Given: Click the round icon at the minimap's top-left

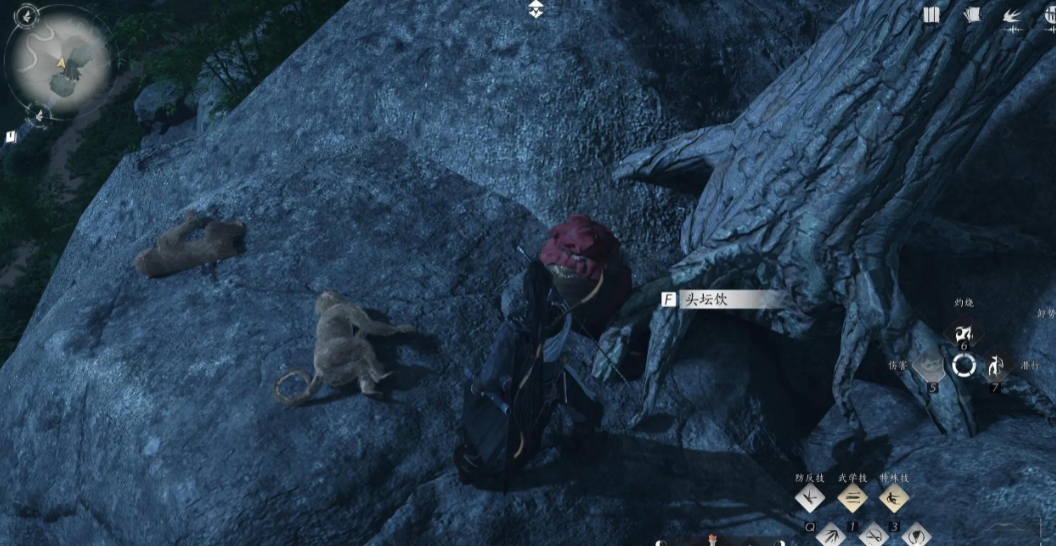Looking at the screenshot, I should click(27, 14).
